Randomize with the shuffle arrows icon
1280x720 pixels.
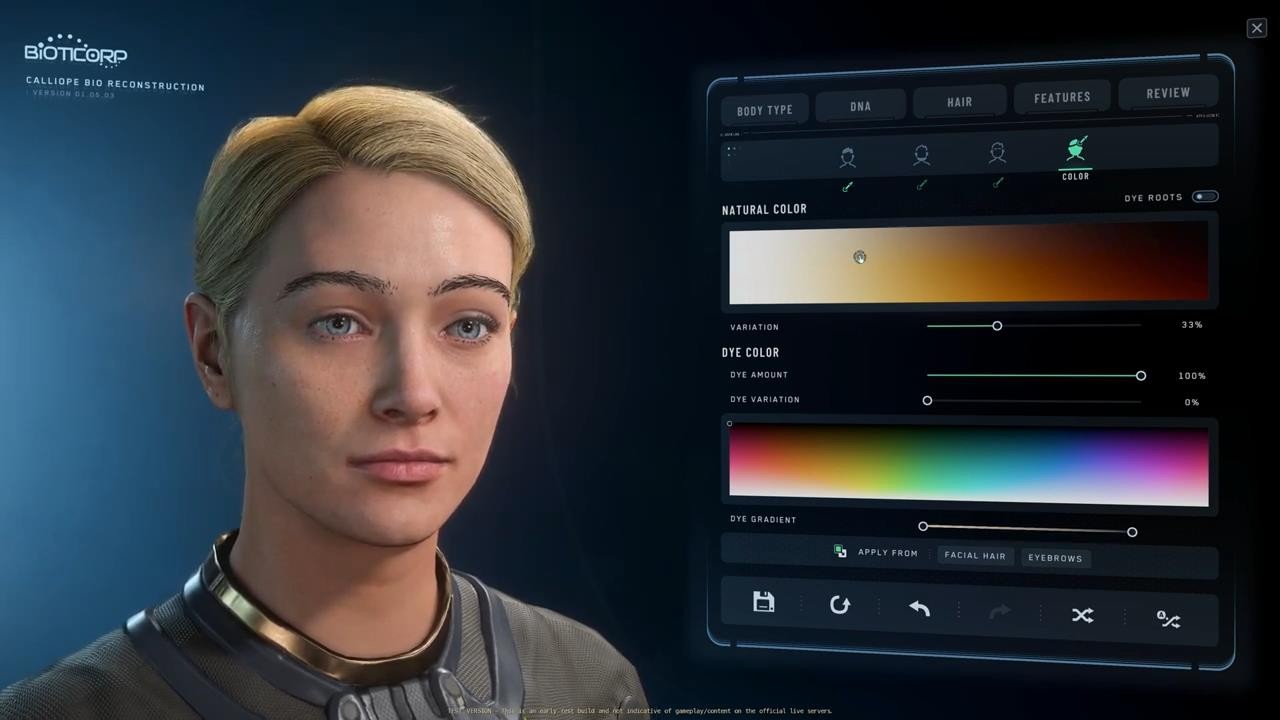tap(1082, 615)
